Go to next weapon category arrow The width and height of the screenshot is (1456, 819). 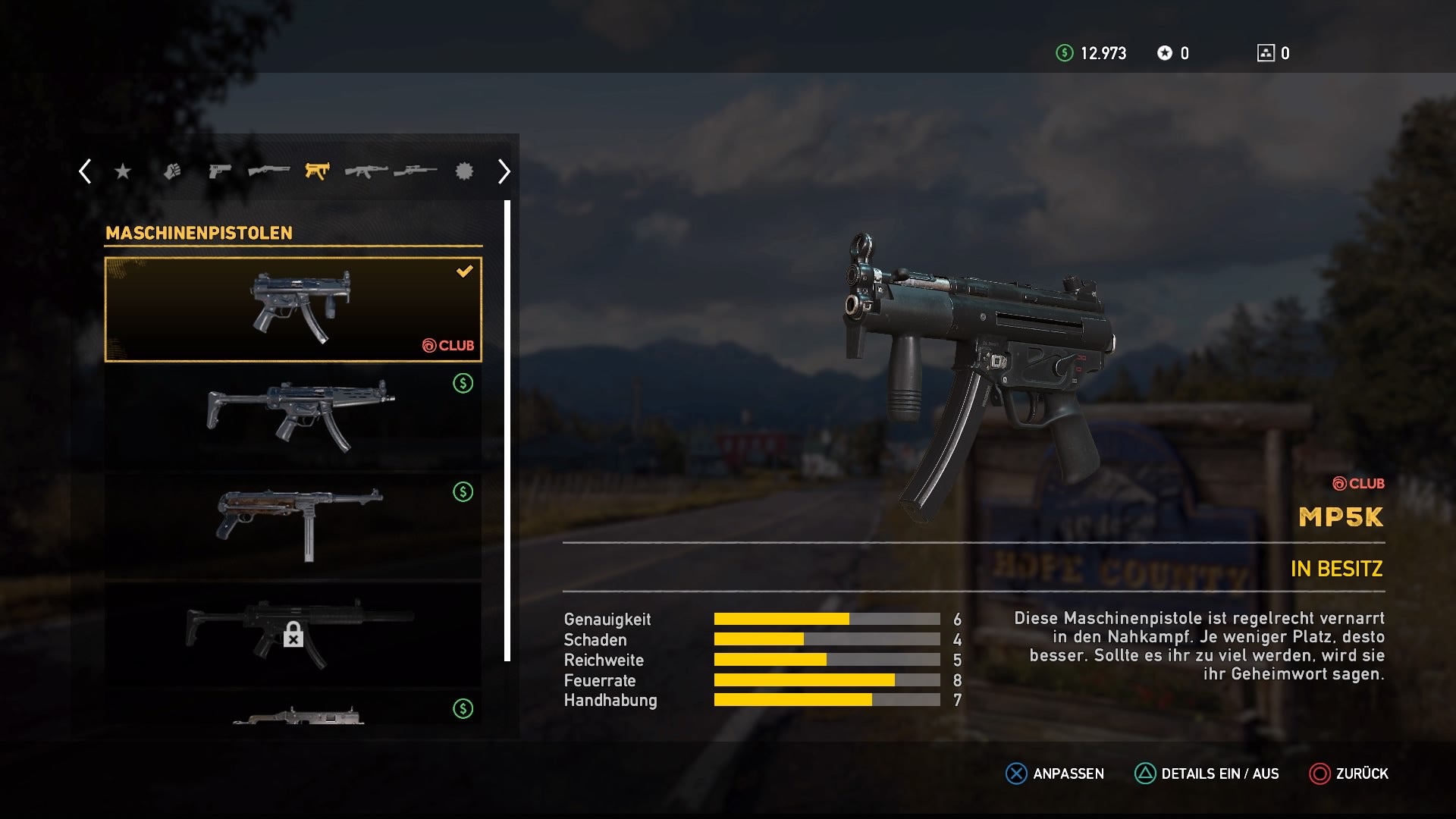pos(504,171)
